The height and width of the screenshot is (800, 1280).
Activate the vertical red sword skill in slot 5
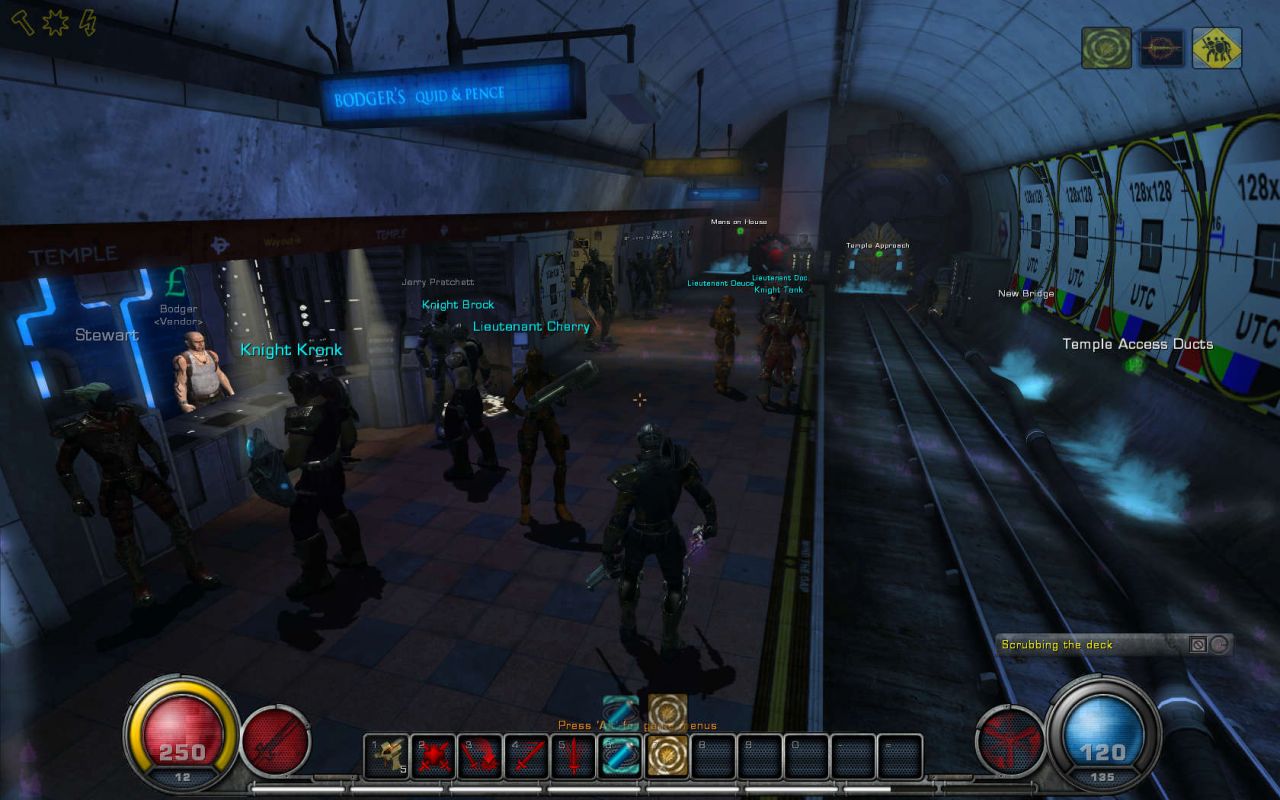tap(574, 757)
